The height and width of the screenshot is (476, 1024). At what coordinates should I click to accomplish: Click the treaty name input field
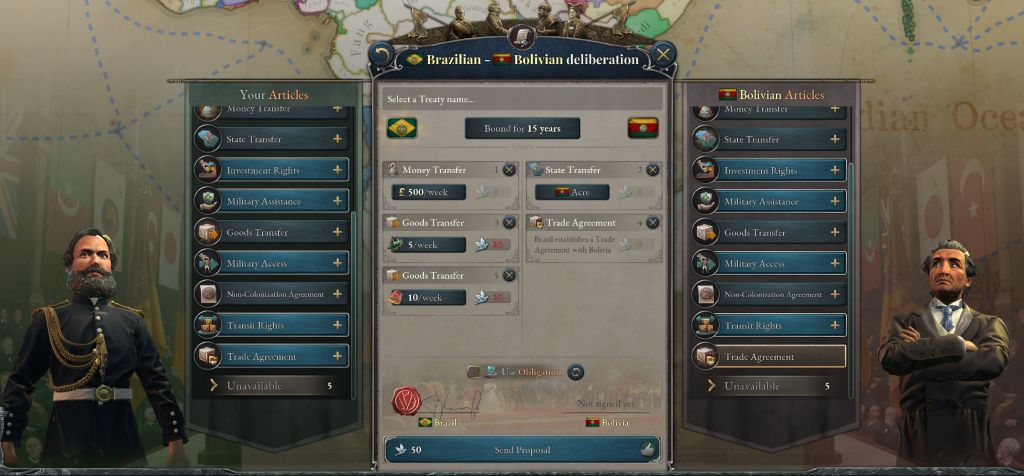pyautogui.click(x=523, y=99)
